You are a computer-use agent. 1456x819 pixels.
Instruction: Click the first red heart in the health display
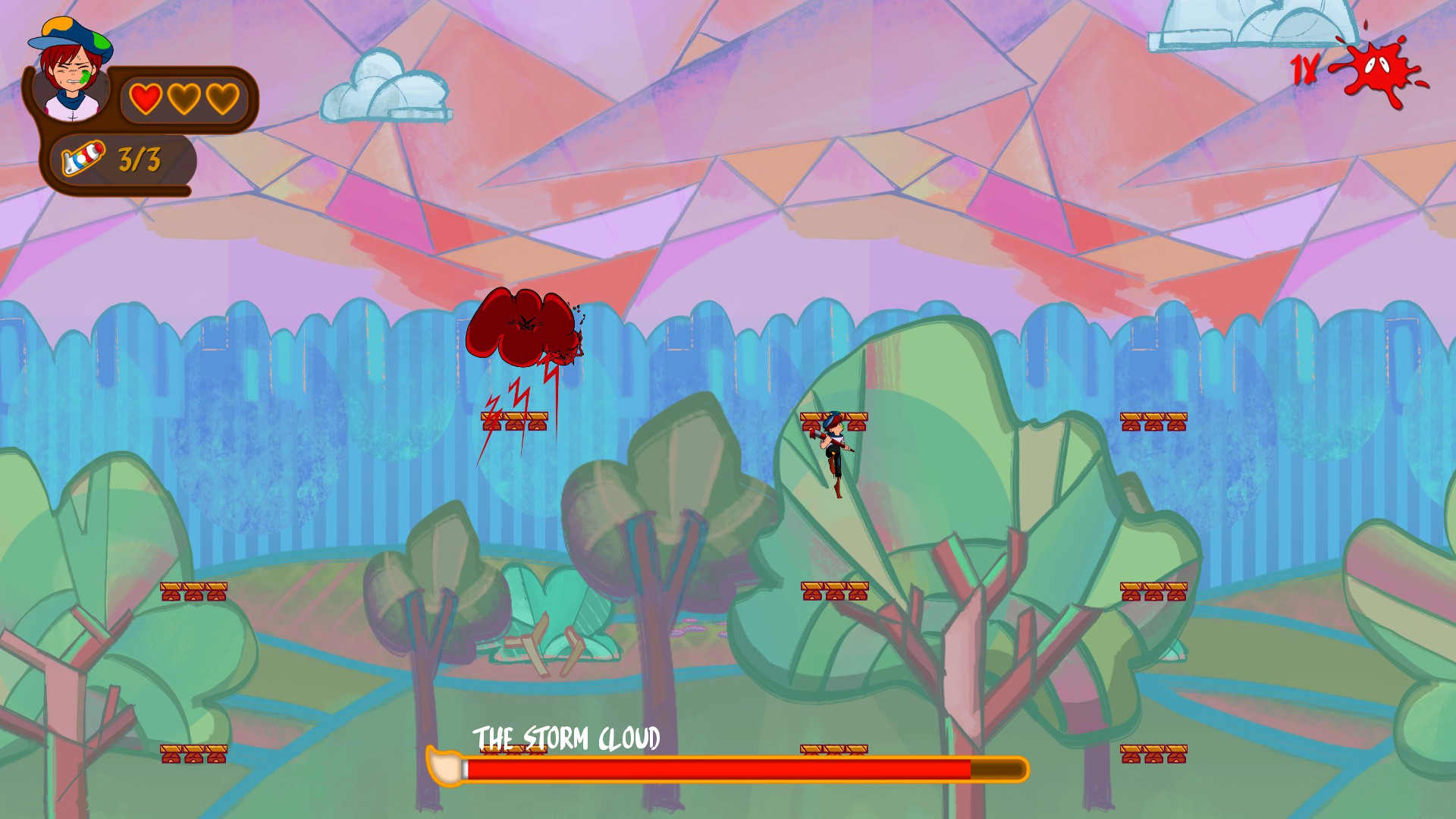[145, 99]
